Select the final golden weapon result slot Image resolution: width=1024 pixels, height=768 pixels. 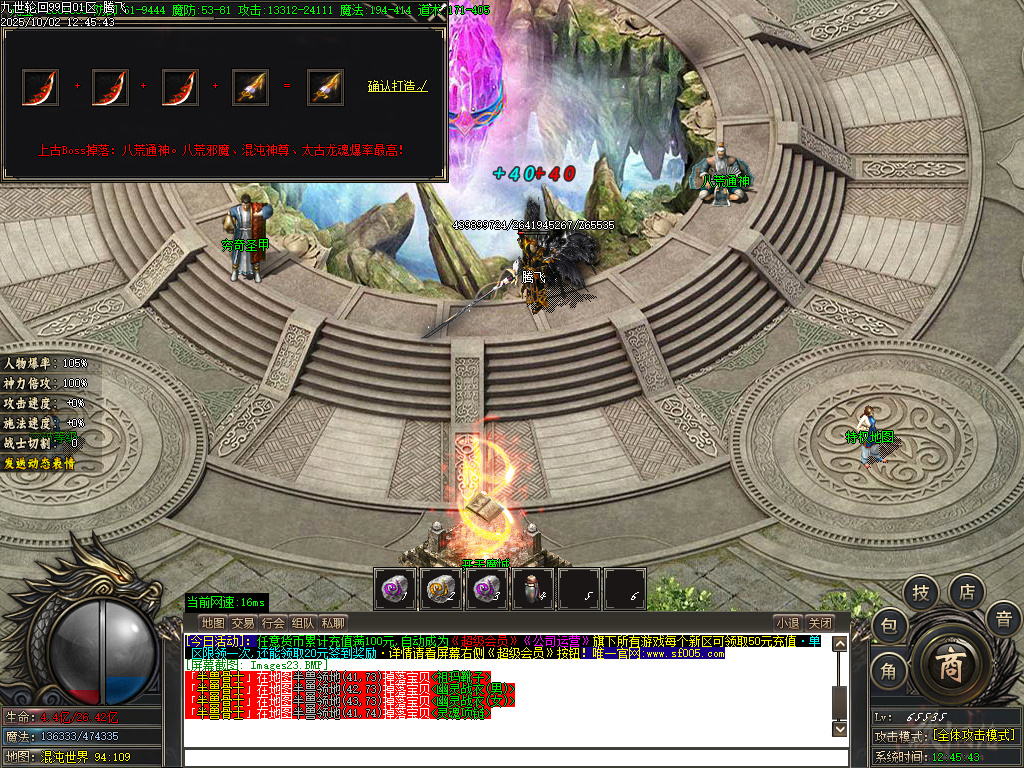[325, 87]
